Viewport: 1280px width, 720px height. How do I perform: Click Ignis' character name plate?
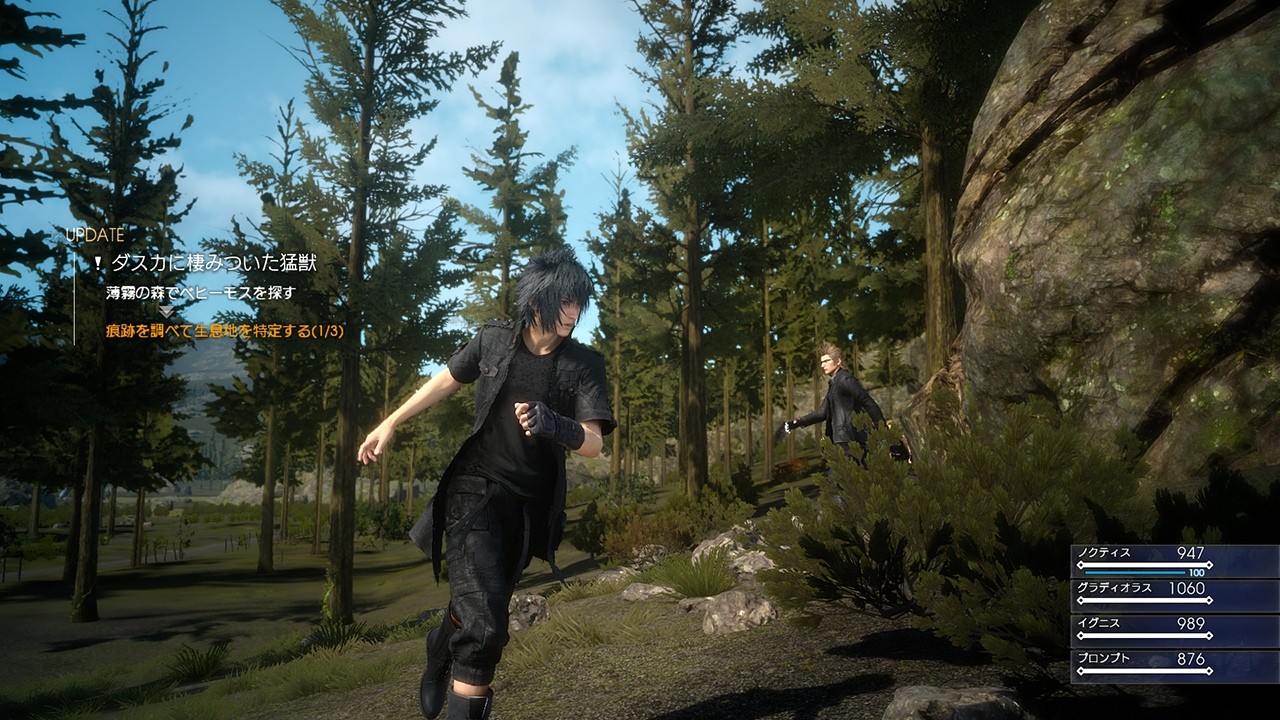1102,623
